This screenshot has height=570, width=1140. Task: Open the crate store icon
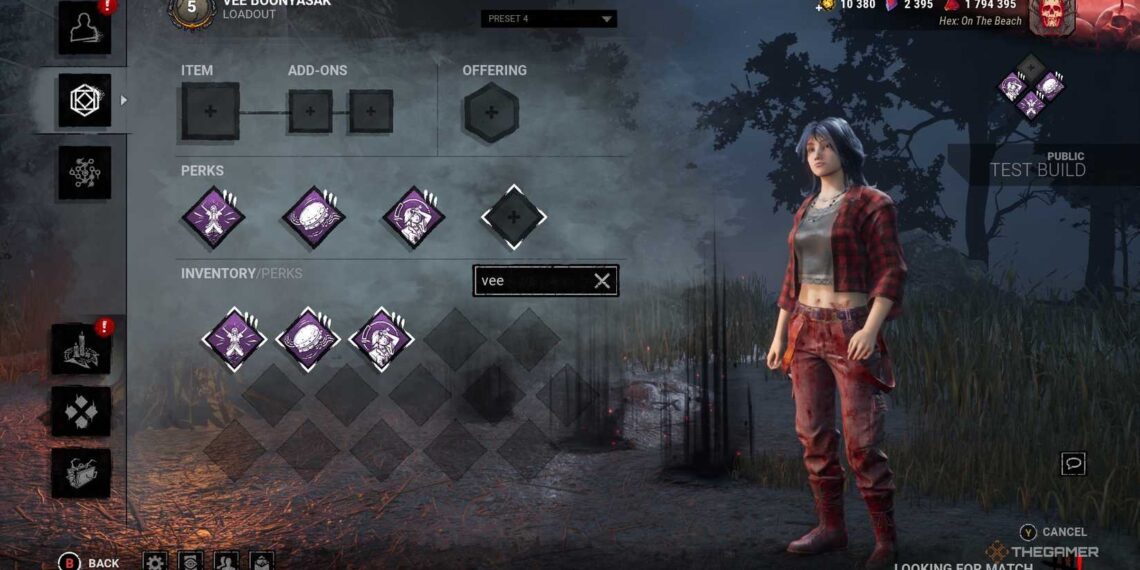[81, 473]
